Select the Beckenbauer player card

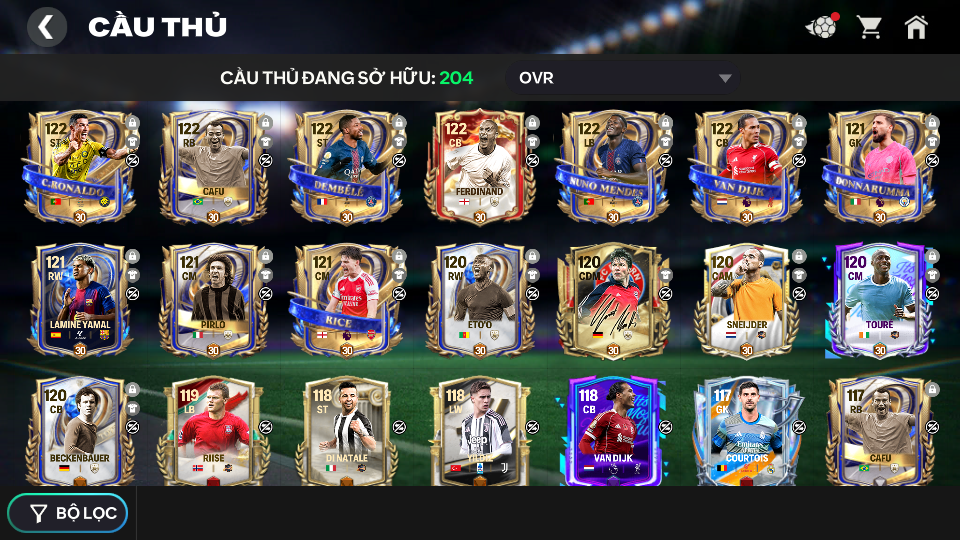(80, 430)
